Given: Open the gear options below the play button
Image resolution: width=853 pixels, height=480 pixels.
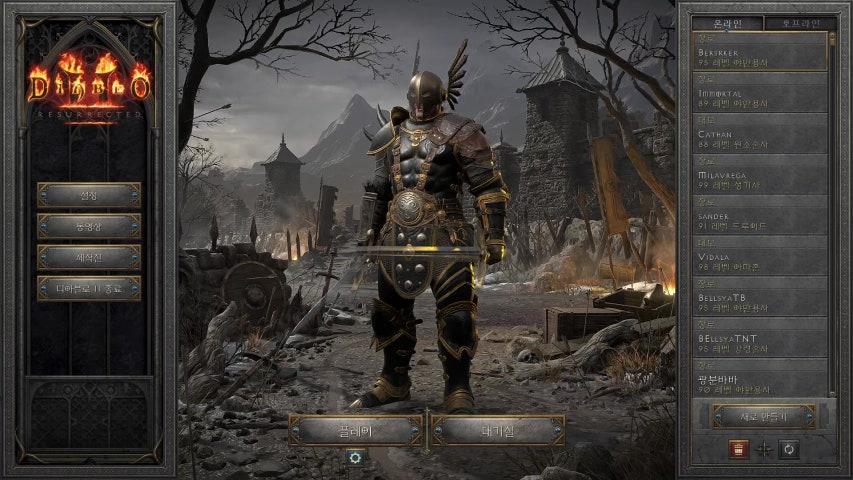Looking at the screenshot, I should [355, 456].
